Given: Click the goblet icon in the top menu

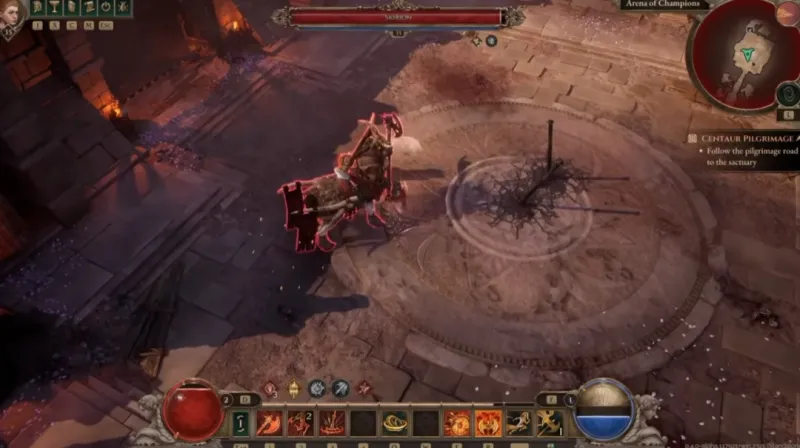Looking at the screenshot, I should (x=55, y=8).
